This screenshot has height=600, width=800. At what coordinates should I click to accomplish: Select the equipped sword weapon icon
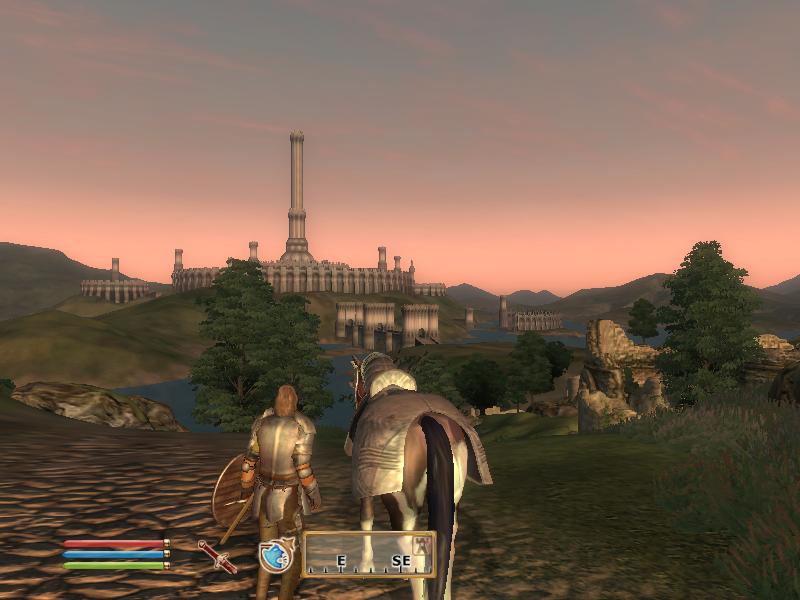(x=217, y=555)
